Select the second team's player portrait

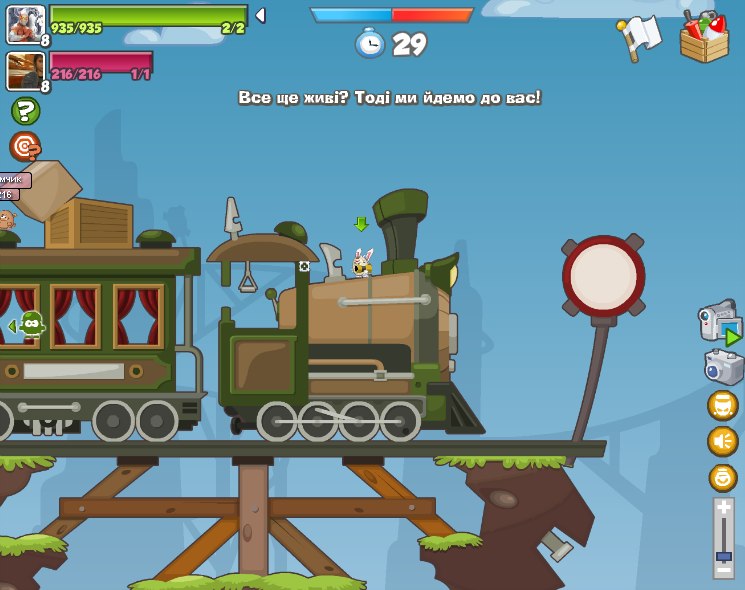pos(25,71)
